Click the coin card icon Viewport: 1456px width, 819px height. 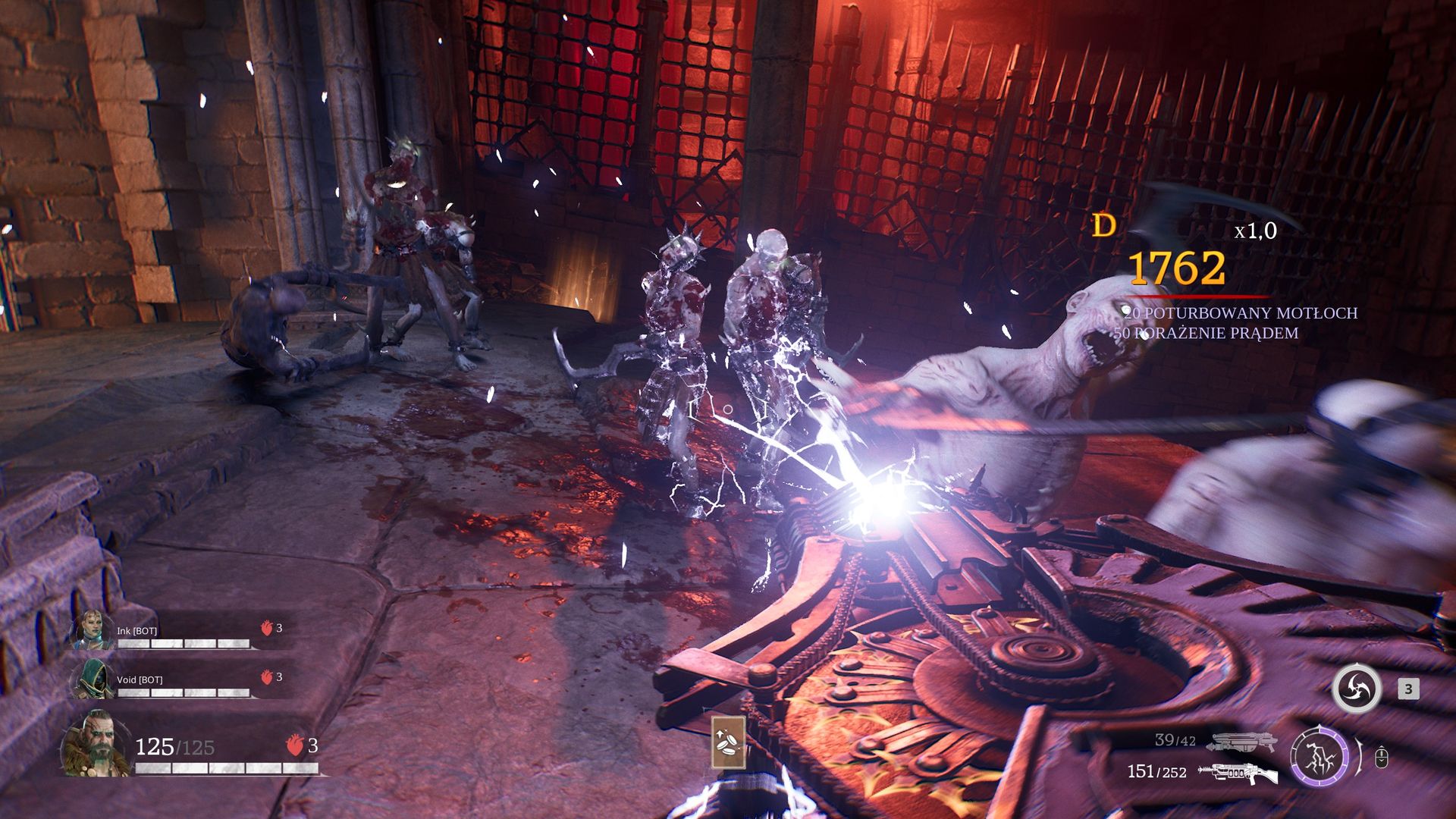pos(728,742)
